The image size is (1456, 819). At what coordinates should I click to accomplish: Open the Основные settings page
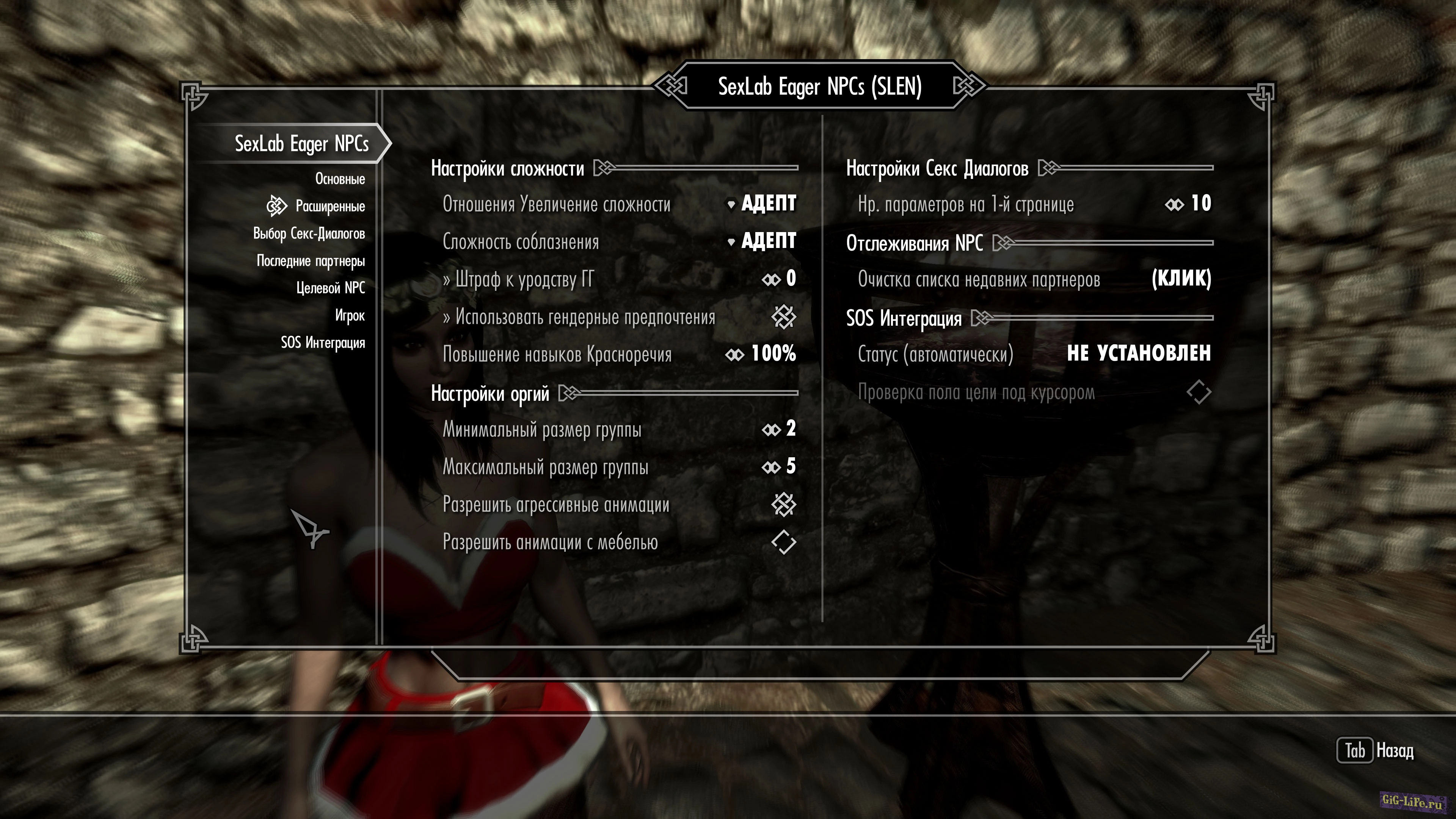340,179
